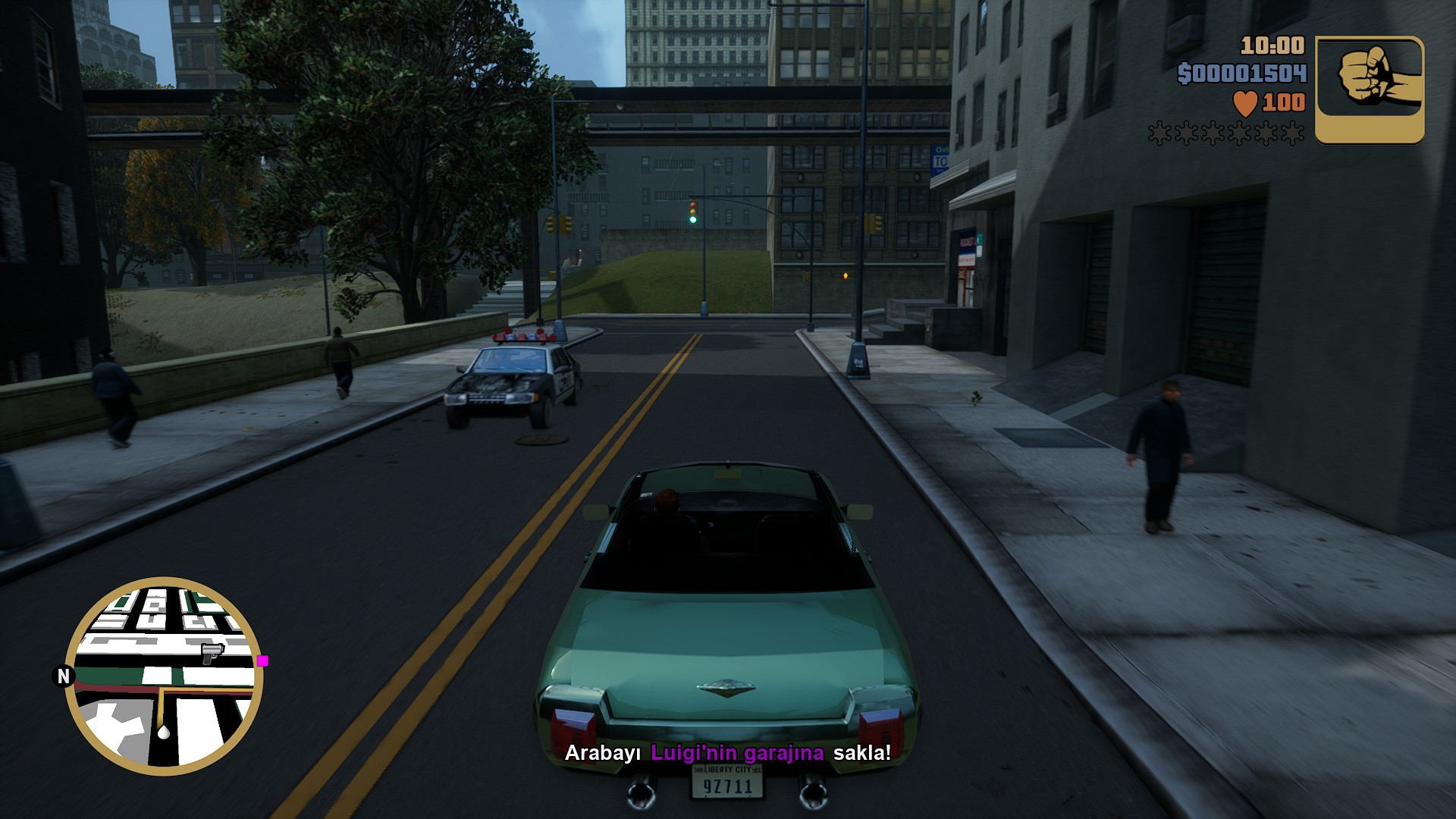Image resolution: width=1456 pixels, height=819 pixels.
Task: Select the pink destination marker on the radar
Action: pos(262,661)
